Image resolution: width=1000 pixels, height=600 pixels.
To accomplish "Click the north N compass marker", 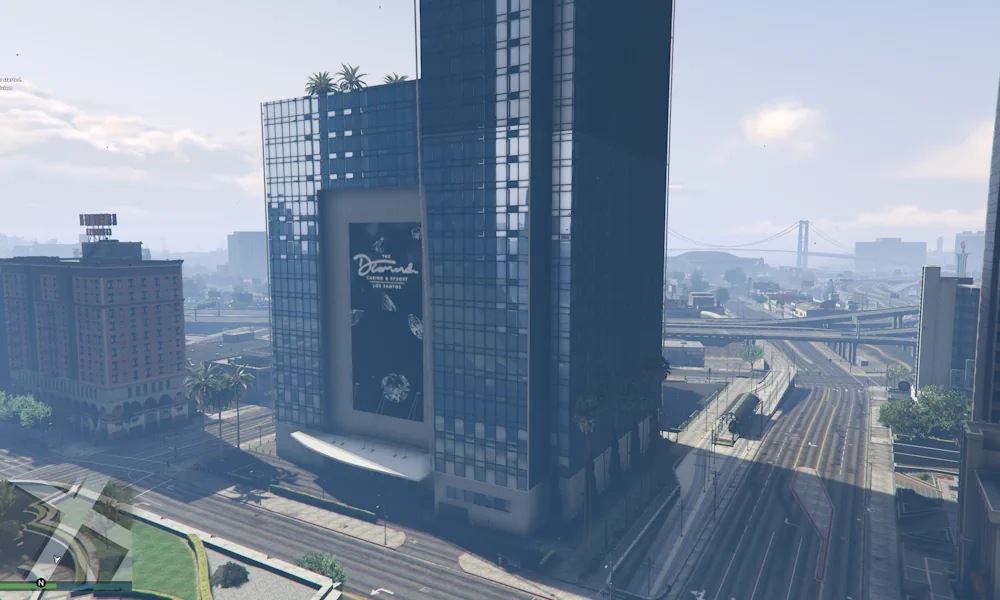I will [x=41, y=582].
